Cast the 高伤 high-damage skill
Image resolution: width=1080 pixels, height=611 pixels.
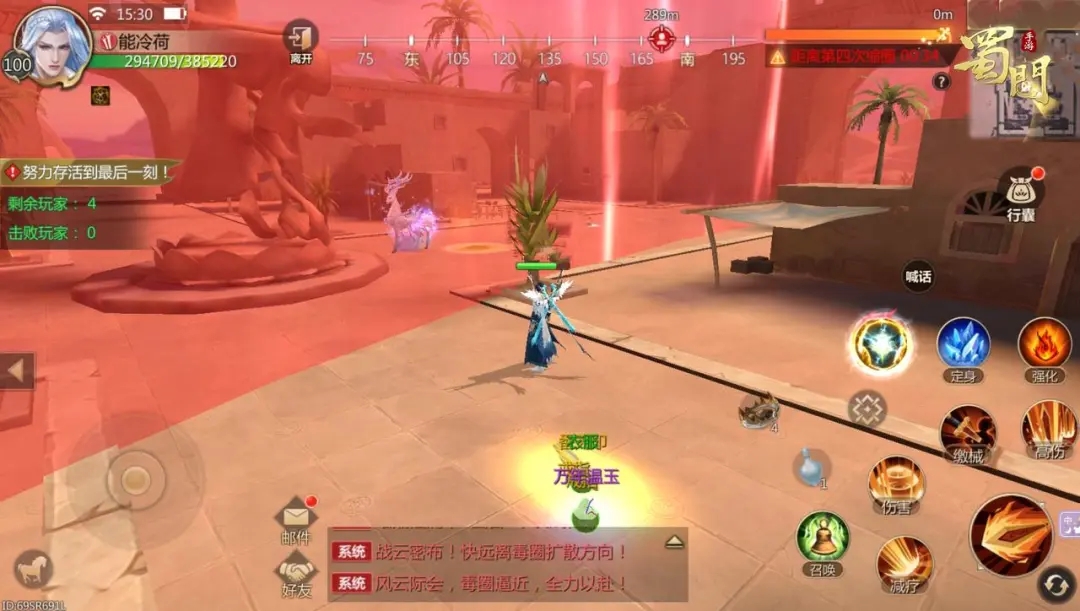1049,428
